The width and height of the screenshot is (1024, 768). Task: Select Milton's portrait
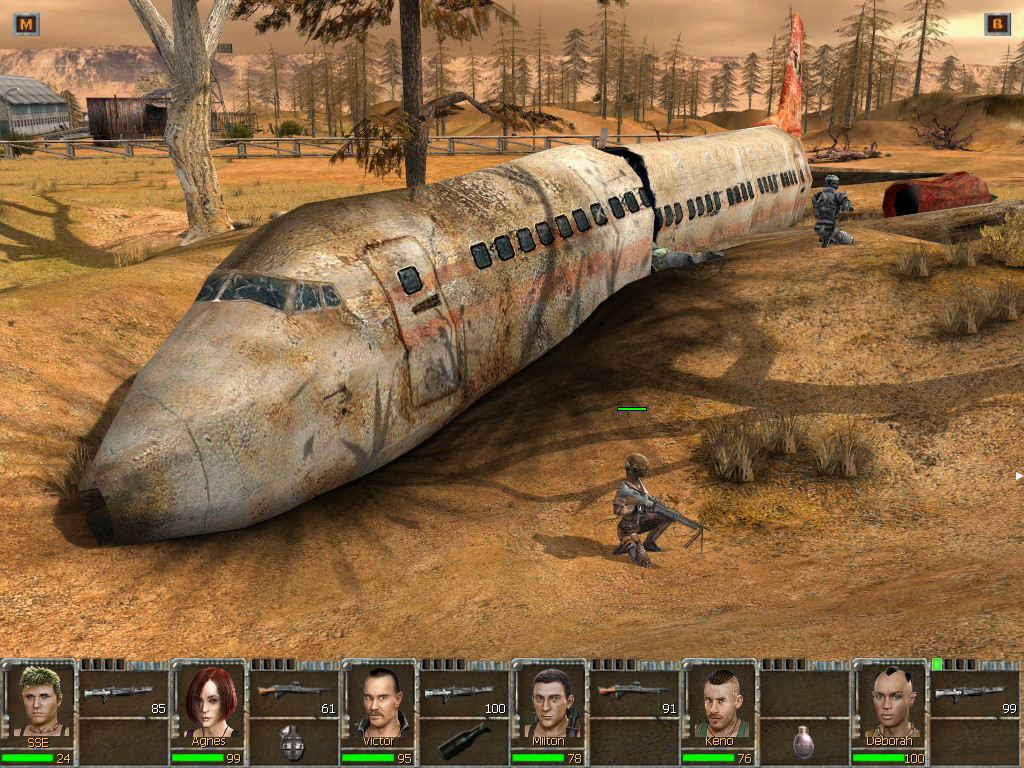tap(549, 699)
